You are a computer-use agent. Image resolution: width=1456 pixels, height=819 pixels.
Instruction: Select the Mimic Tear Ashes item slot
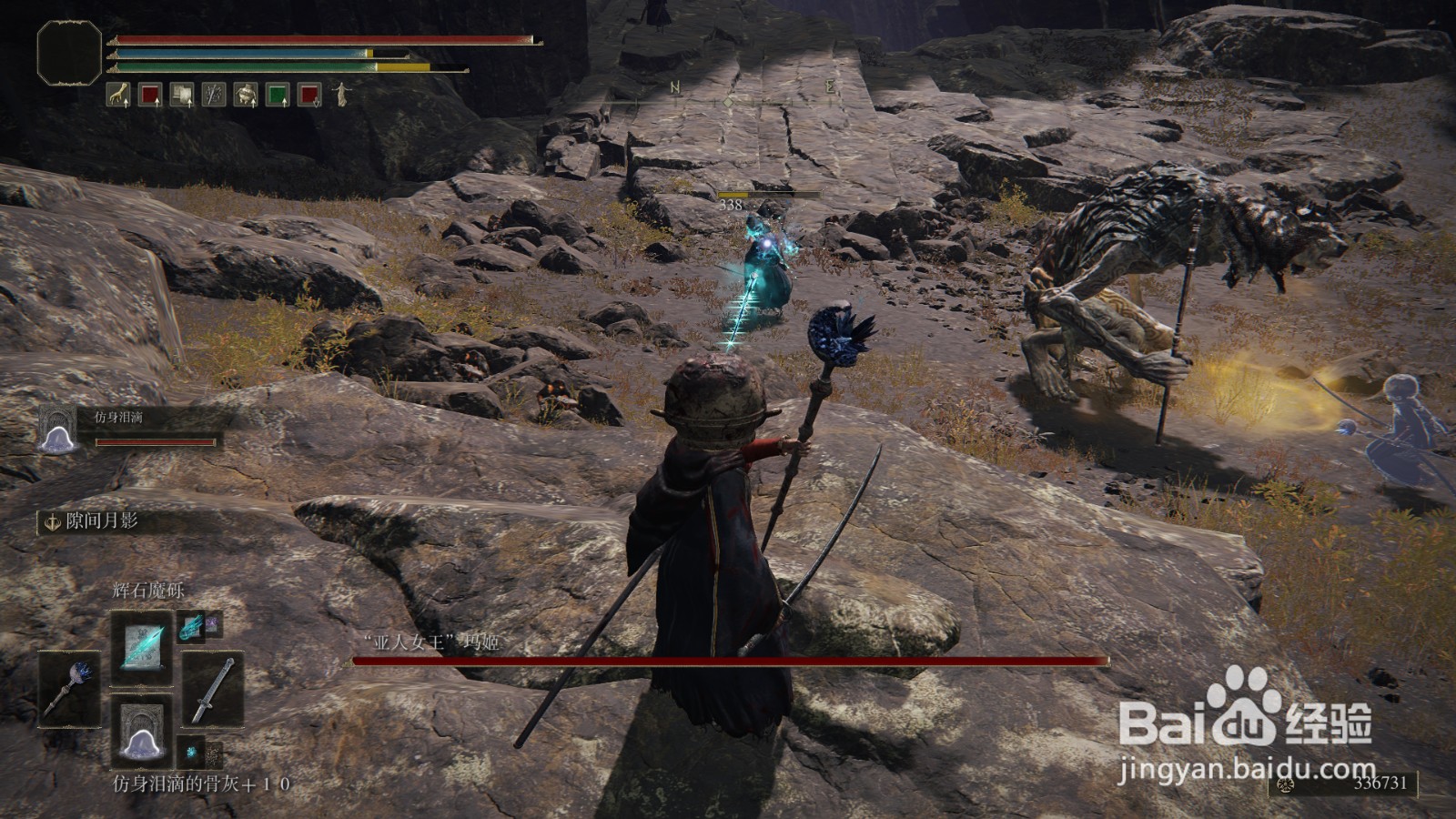coord(141,731)
